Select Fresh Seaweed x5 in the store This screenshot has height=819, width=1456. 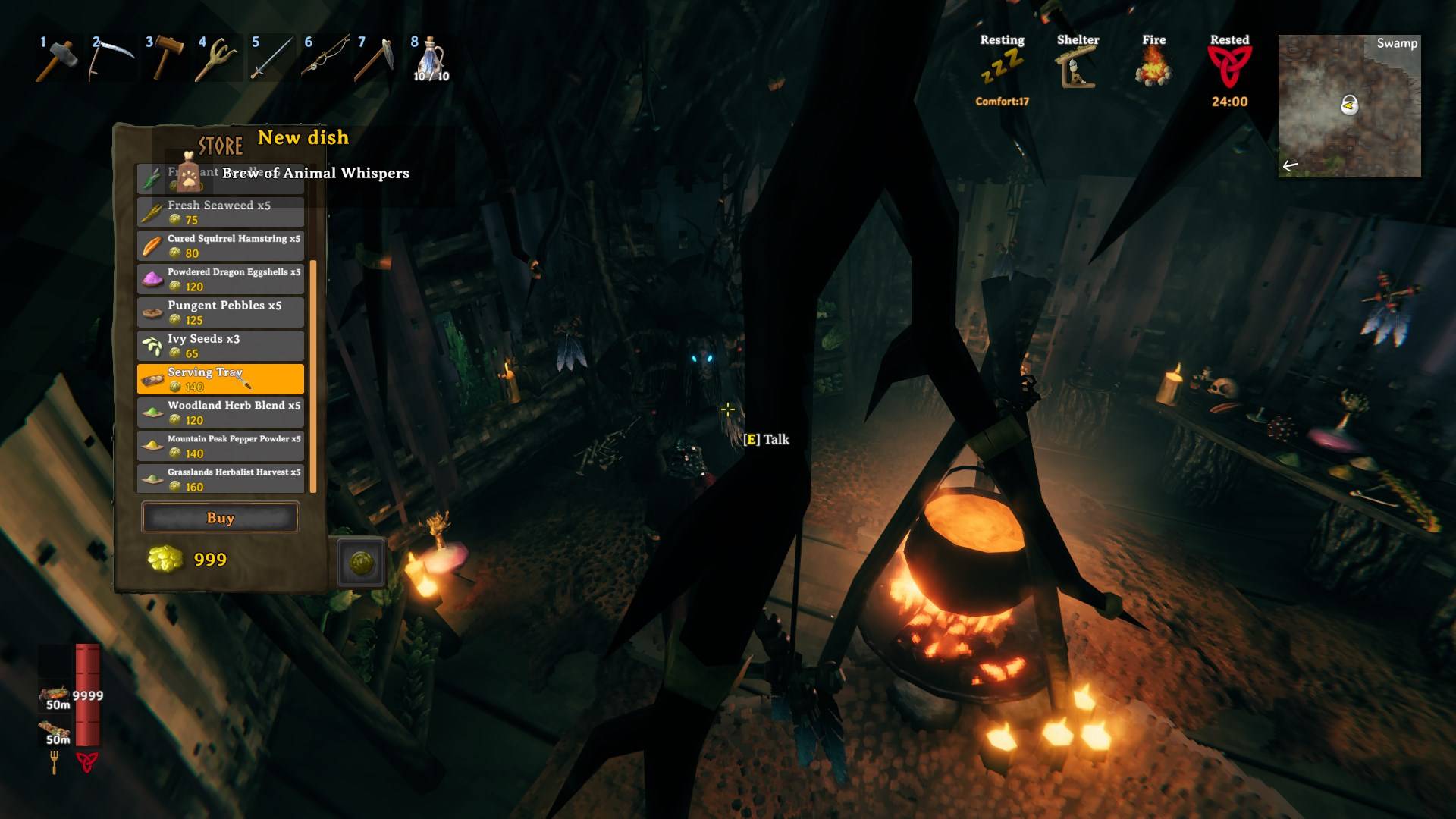click(x=220, y=212)
